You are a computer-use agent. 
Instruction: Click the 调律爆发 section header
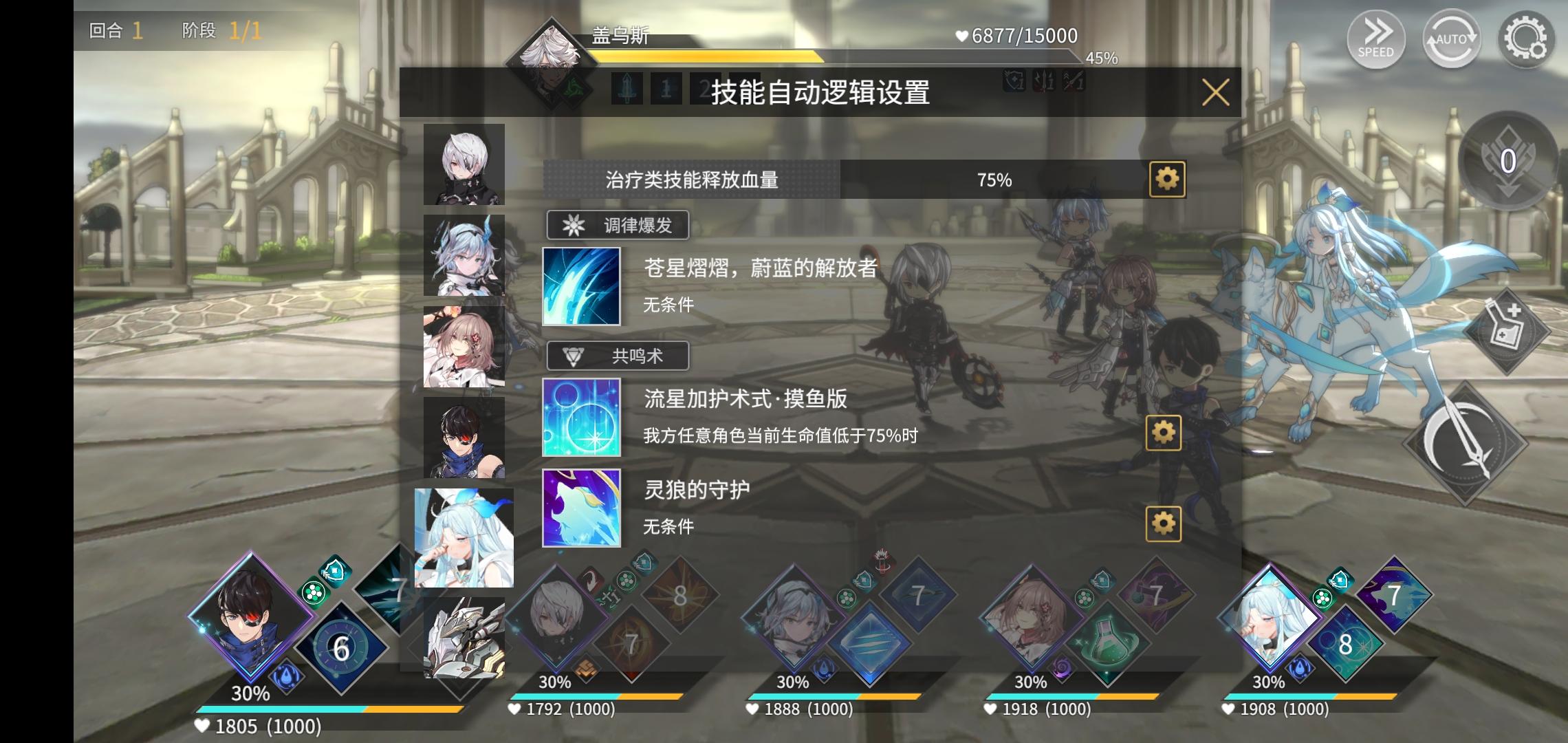click(x=617, y=226)
